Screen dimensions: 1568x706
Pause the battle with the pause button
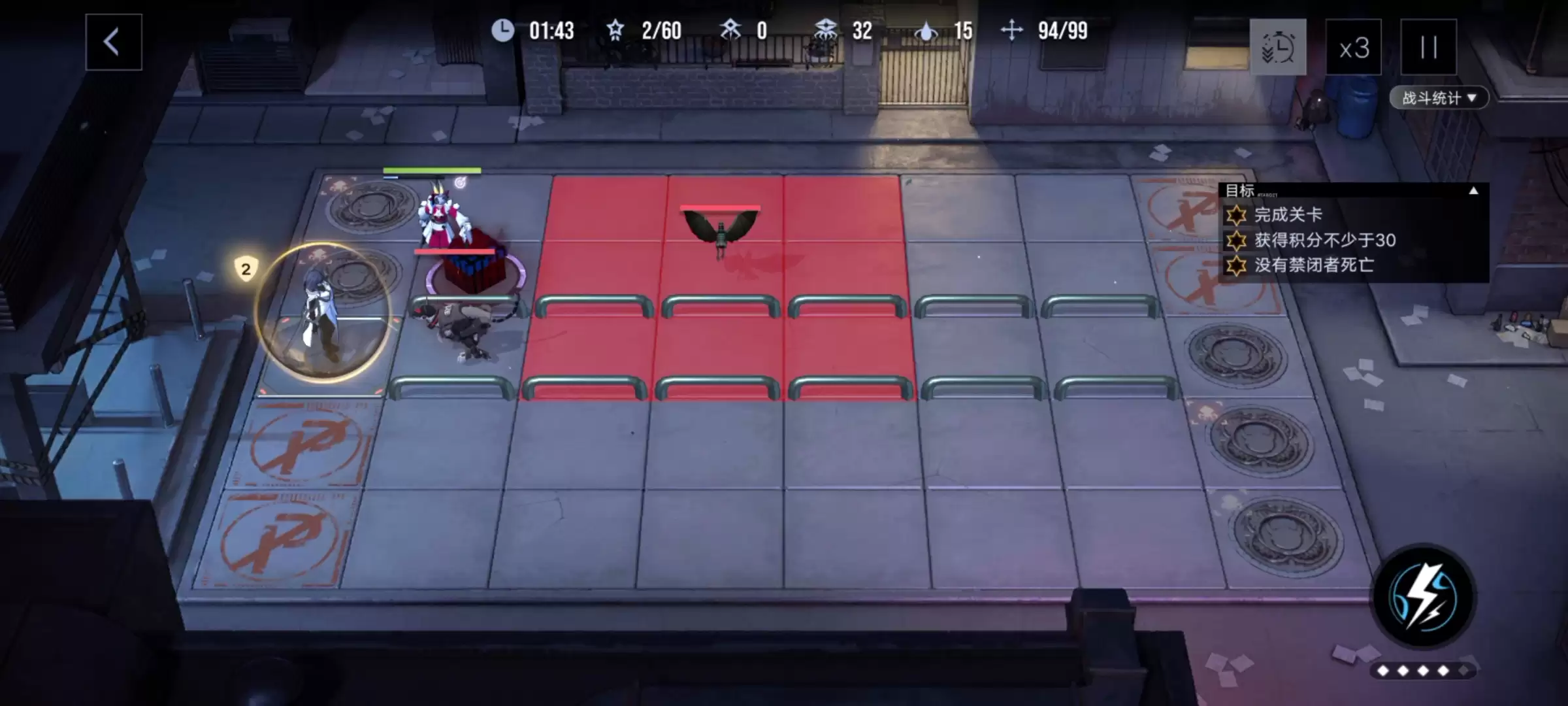pyautogui.click(x=1429, y=47)
